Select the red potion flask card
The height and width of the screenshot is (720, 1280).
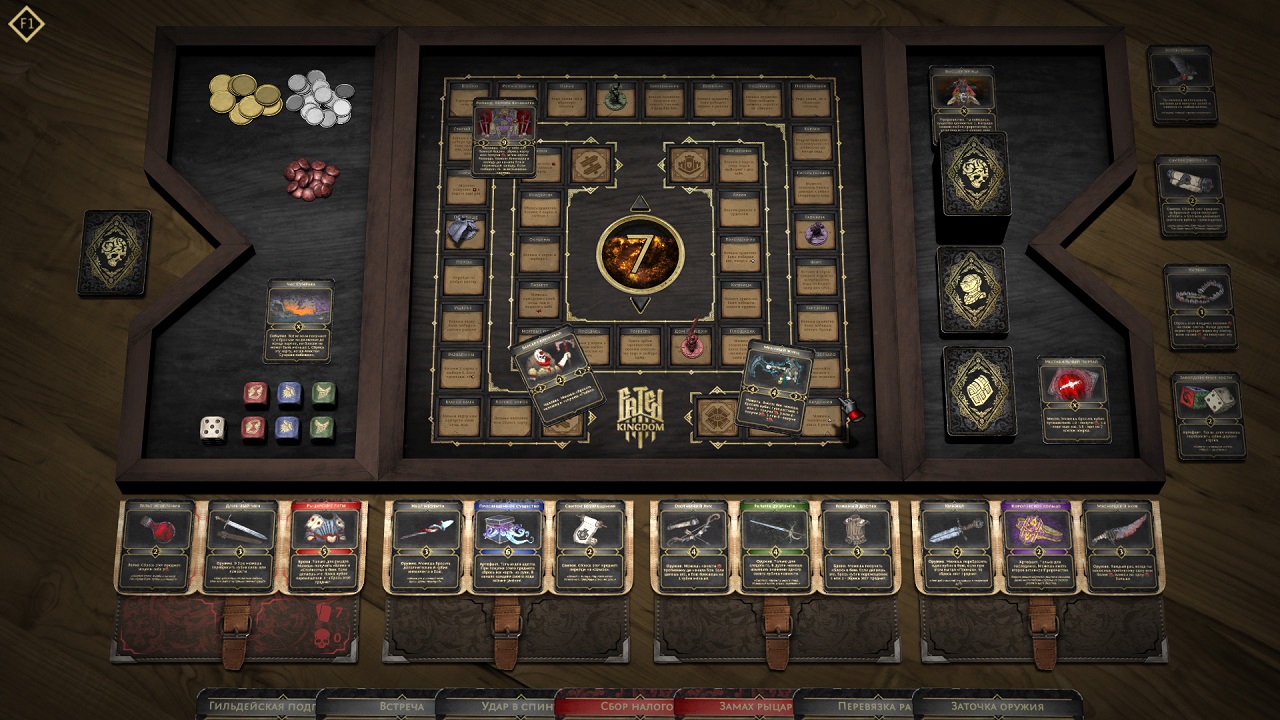(x=156, y=546)
